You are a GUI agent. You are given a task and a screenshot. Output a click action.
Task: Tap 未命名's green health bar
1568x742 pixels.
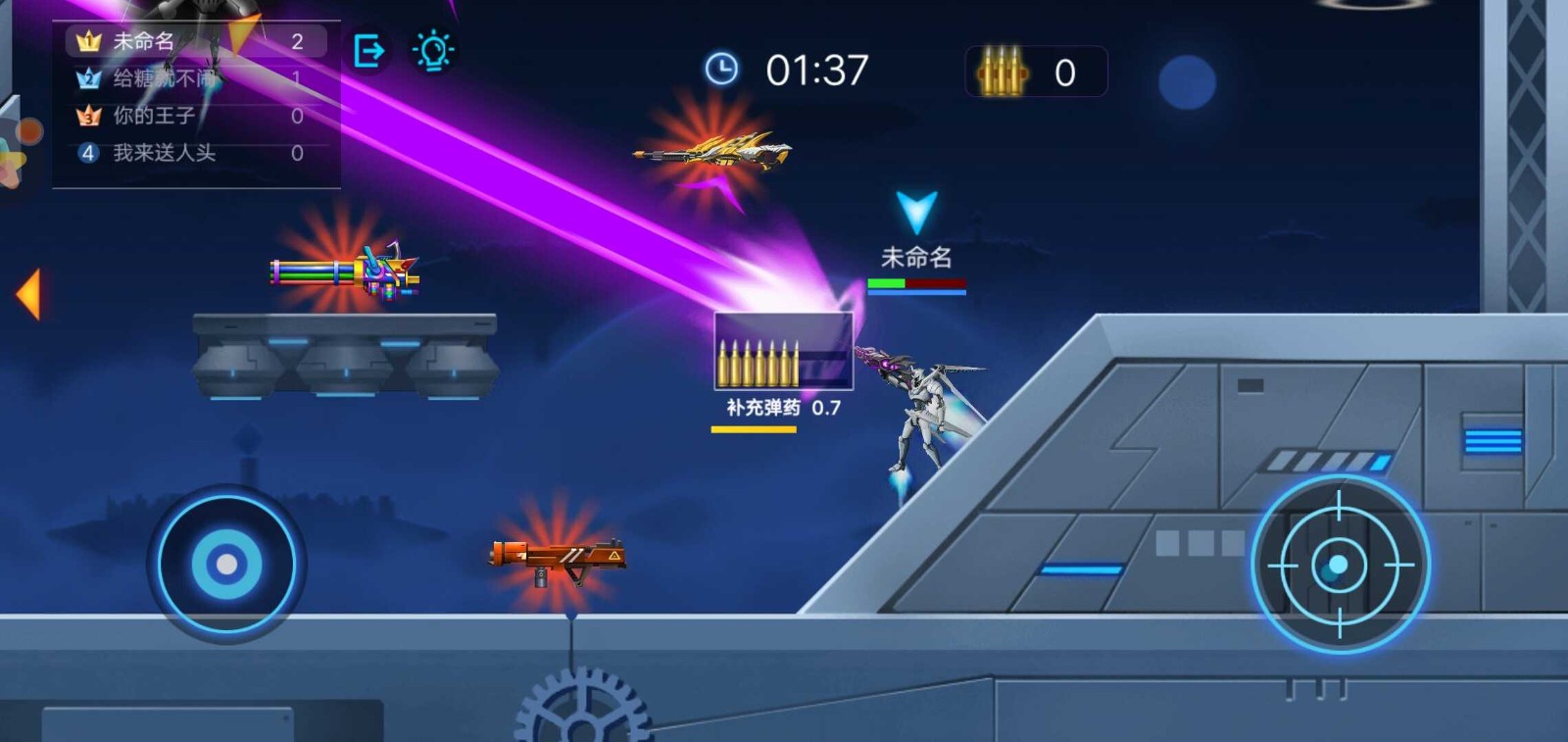885,284
